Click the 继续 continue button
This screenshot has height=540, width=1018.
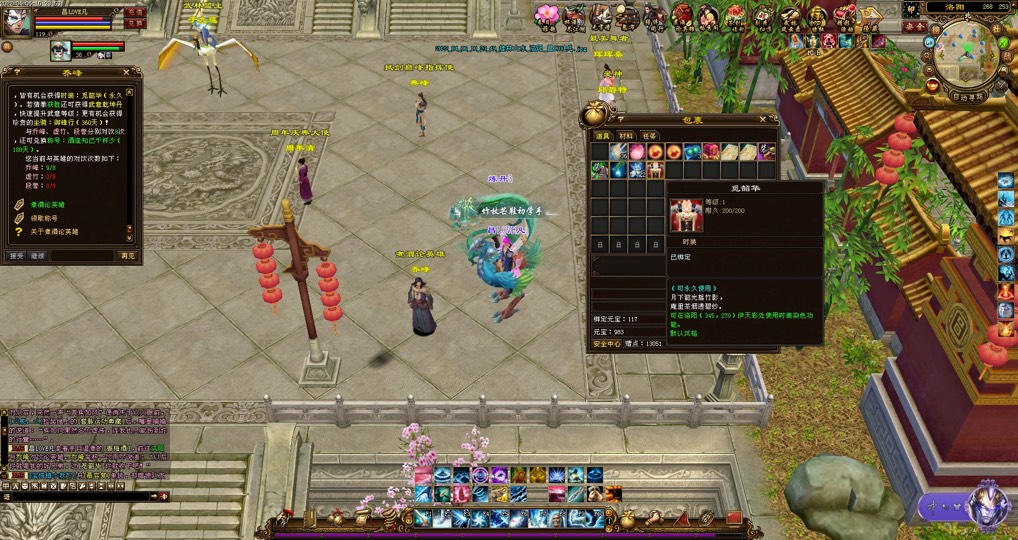(38, 256)
